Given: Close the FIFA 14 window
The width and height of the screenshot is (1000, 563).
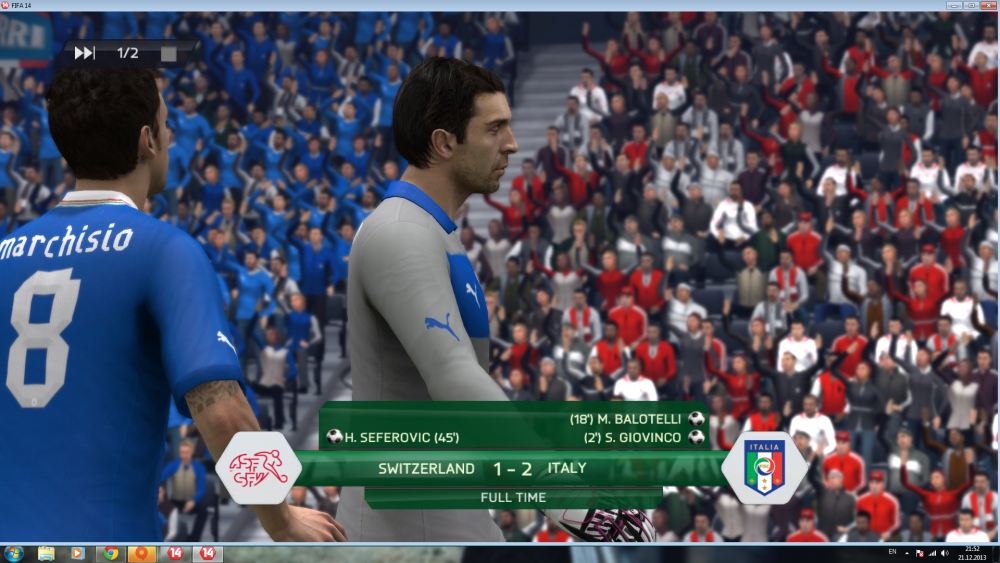Looking at the screenshot, I should [986, 5].
